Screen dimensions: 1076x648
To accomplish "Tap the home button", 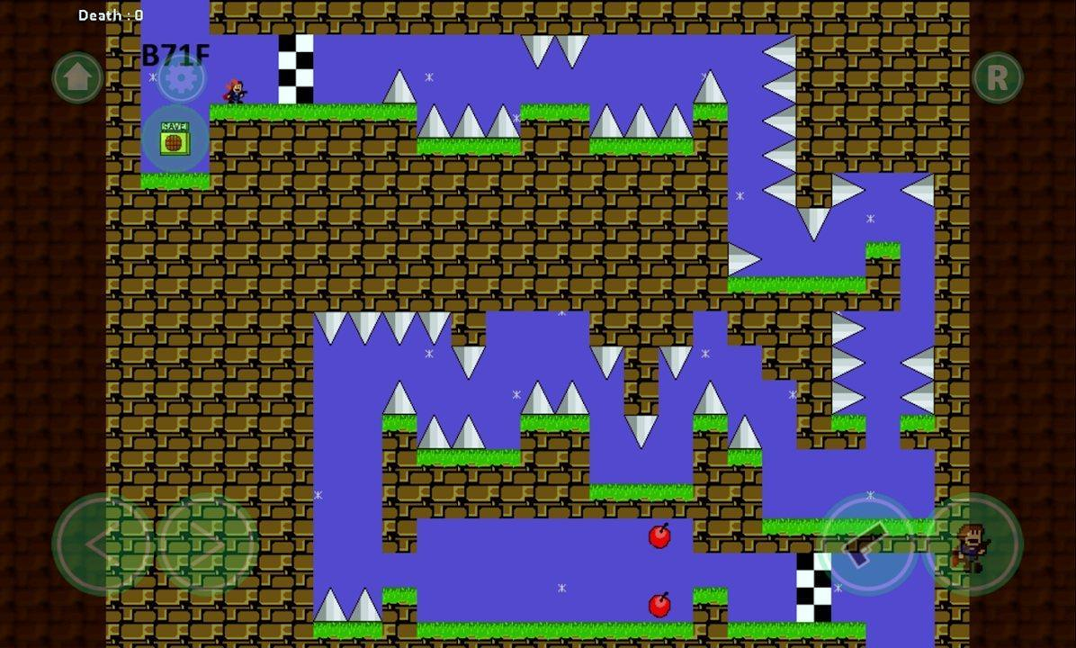I will point(77,77).
